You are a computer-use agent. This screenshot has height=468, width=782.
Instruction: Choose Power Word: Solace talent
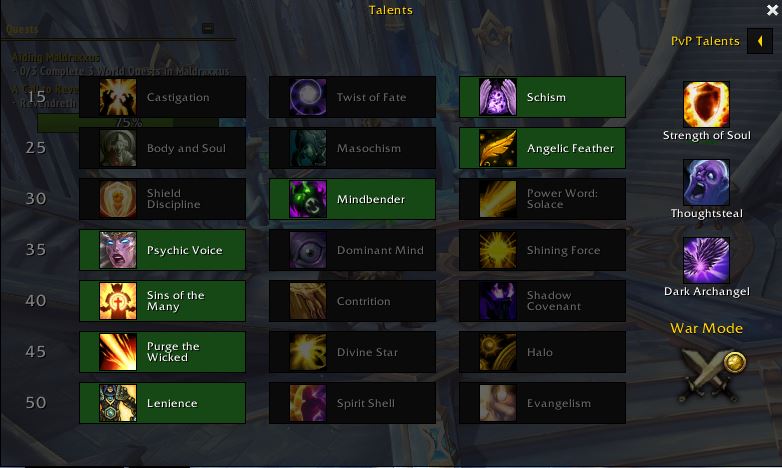coord(542,199)
